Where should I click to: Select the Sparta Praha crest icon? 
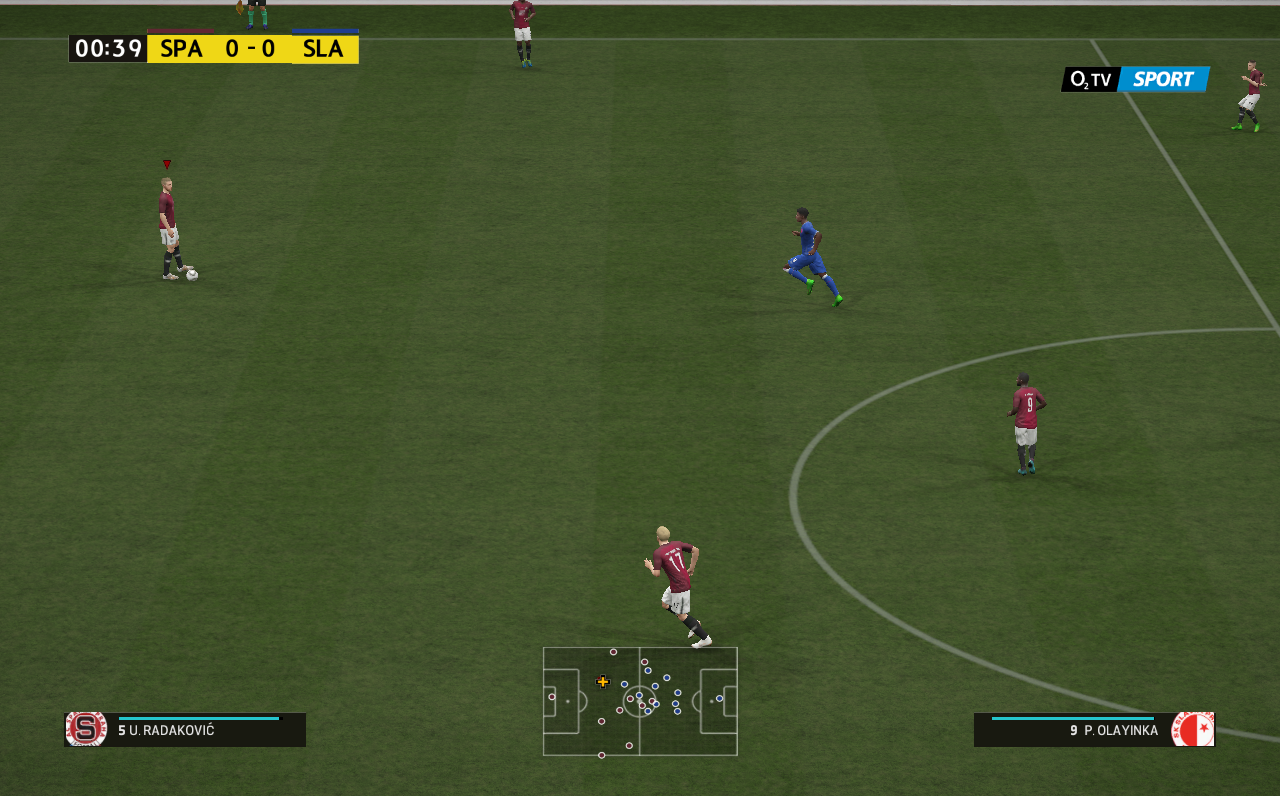(84, 730)
